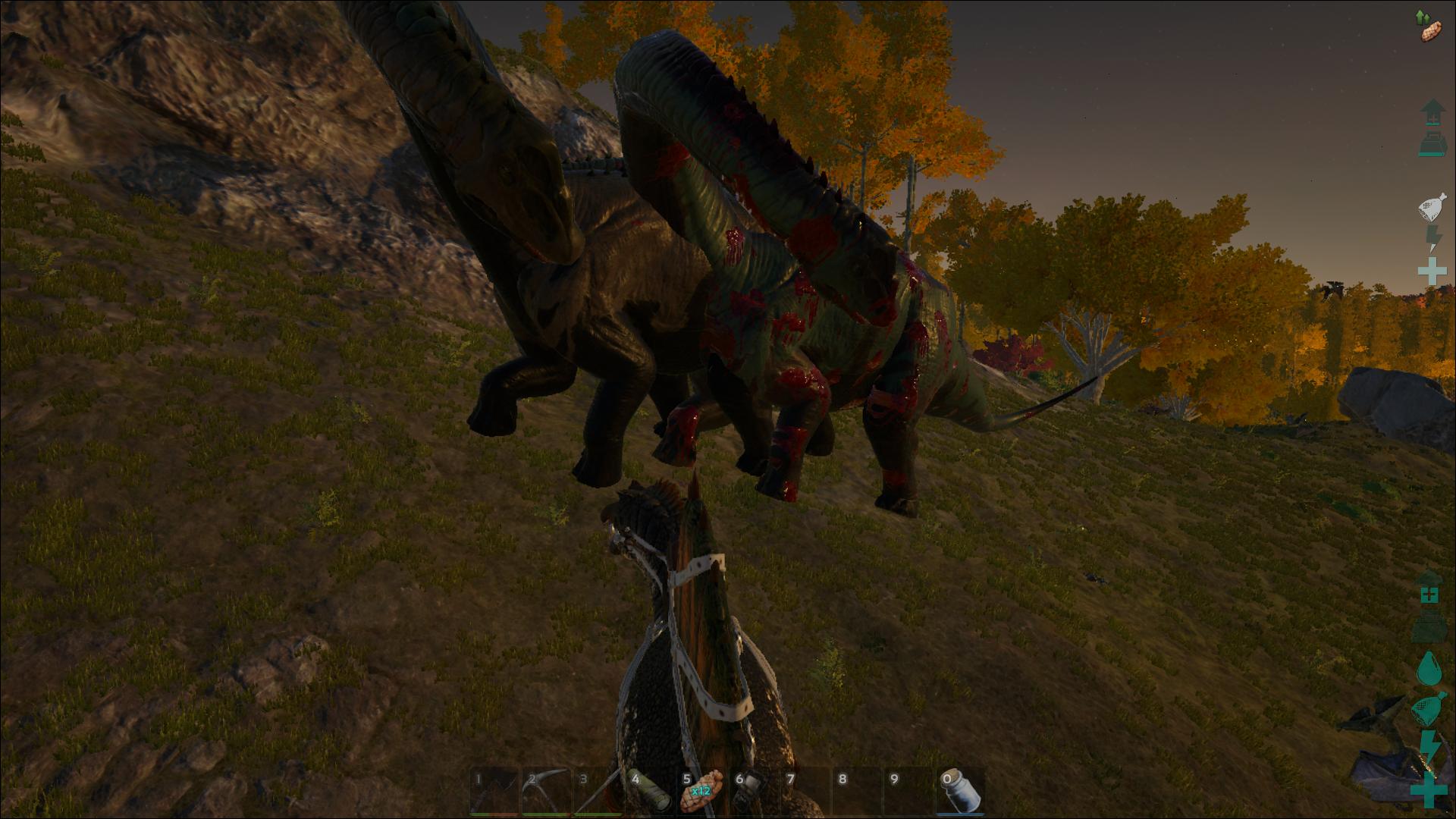The image size is (1456, 819).
Task: Equip the pickaxe from the hotbar
Action: [x=545, y=792]
